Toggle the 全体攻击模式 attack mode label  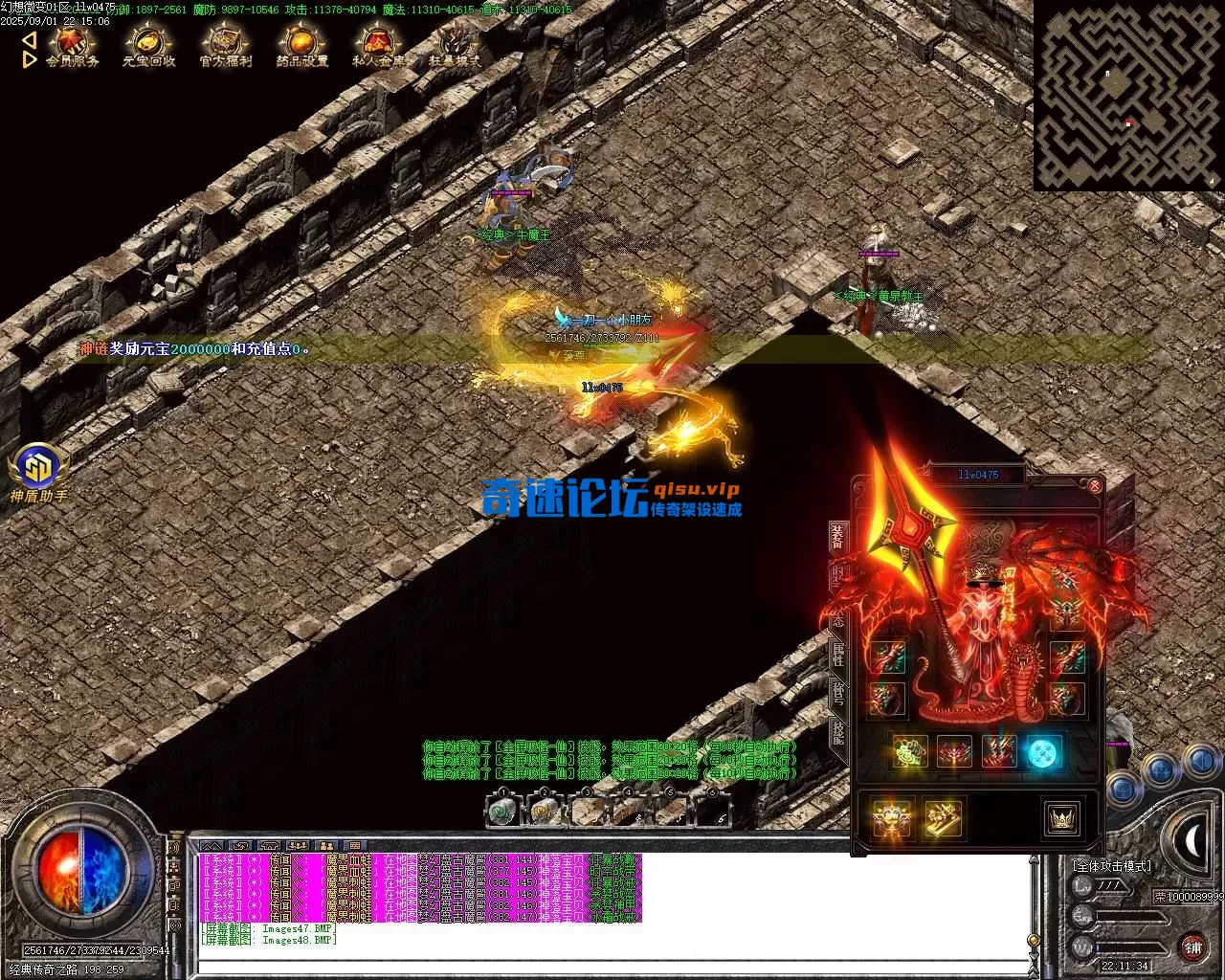tap(1112, 866)
